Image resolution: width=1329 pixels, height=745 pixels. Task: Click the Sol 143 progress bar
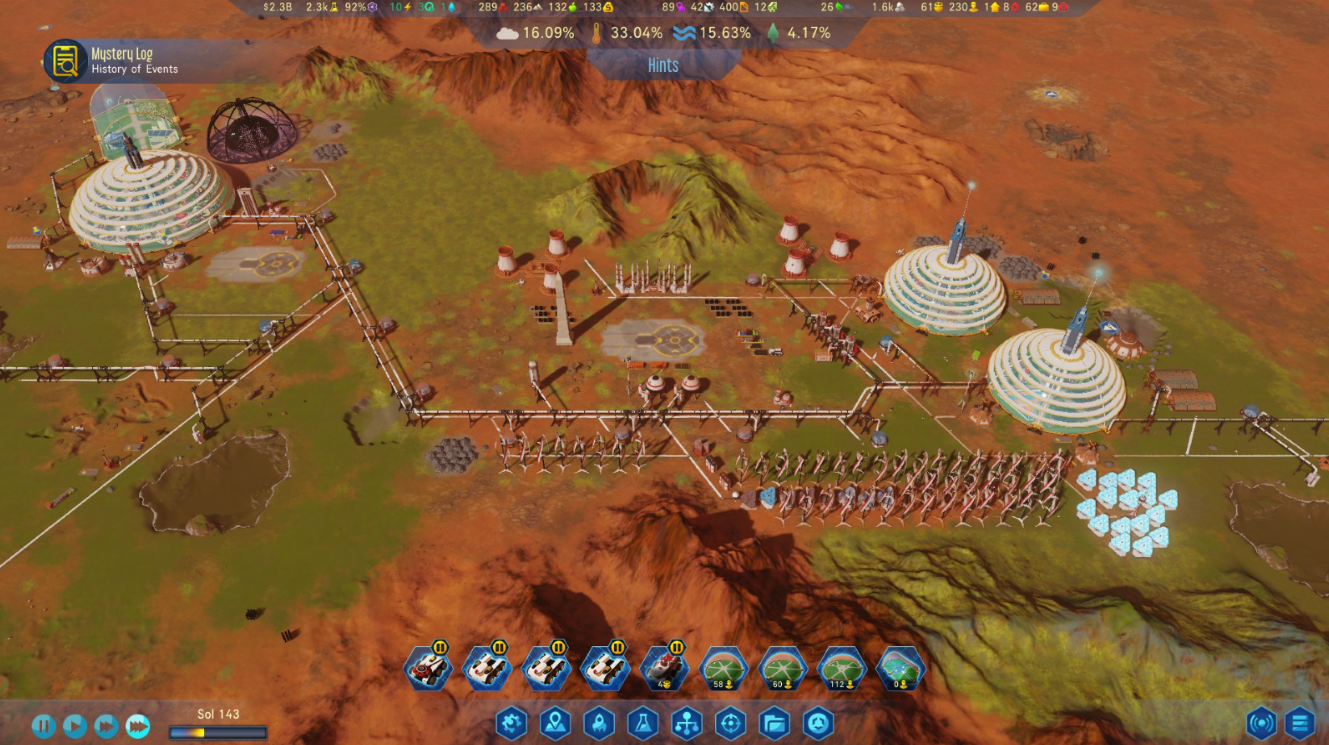[208, 730]
